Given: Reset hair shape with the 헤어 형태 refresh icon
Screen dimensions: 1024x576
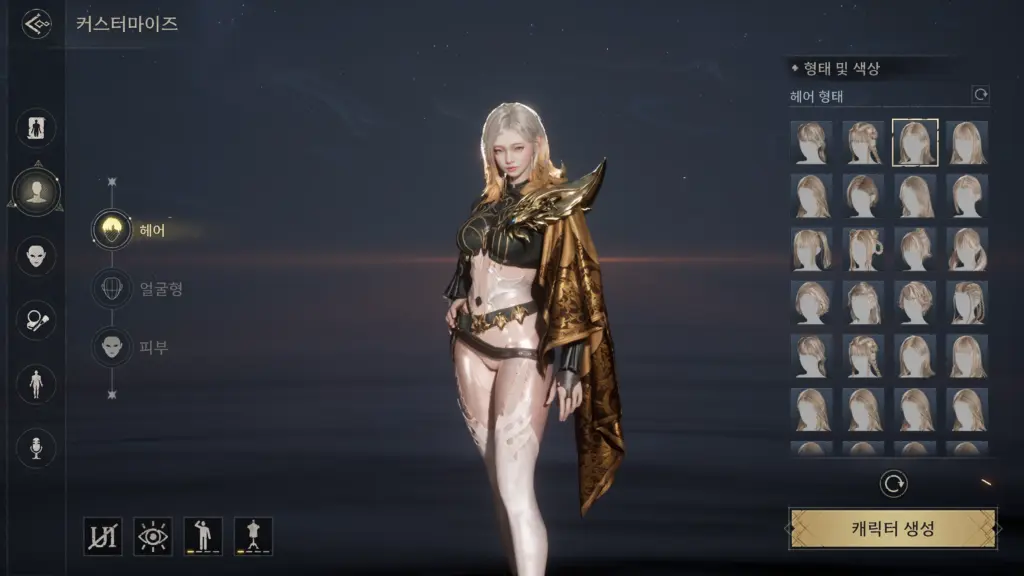Looking at the screenshot, I should [x=981, y=95].
